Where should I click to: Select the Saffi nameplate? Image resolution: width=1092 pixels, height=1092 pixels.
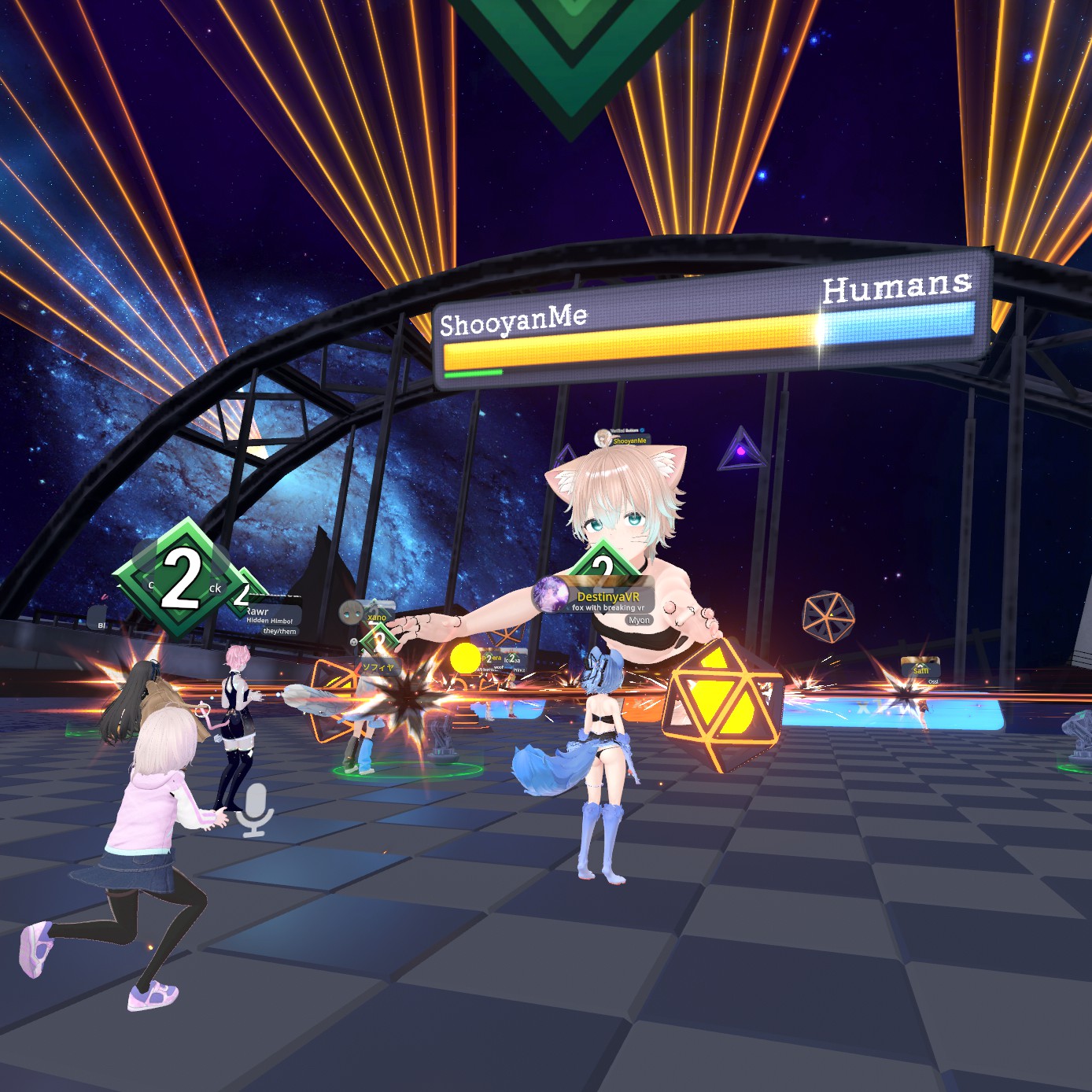tap(920, 670)
